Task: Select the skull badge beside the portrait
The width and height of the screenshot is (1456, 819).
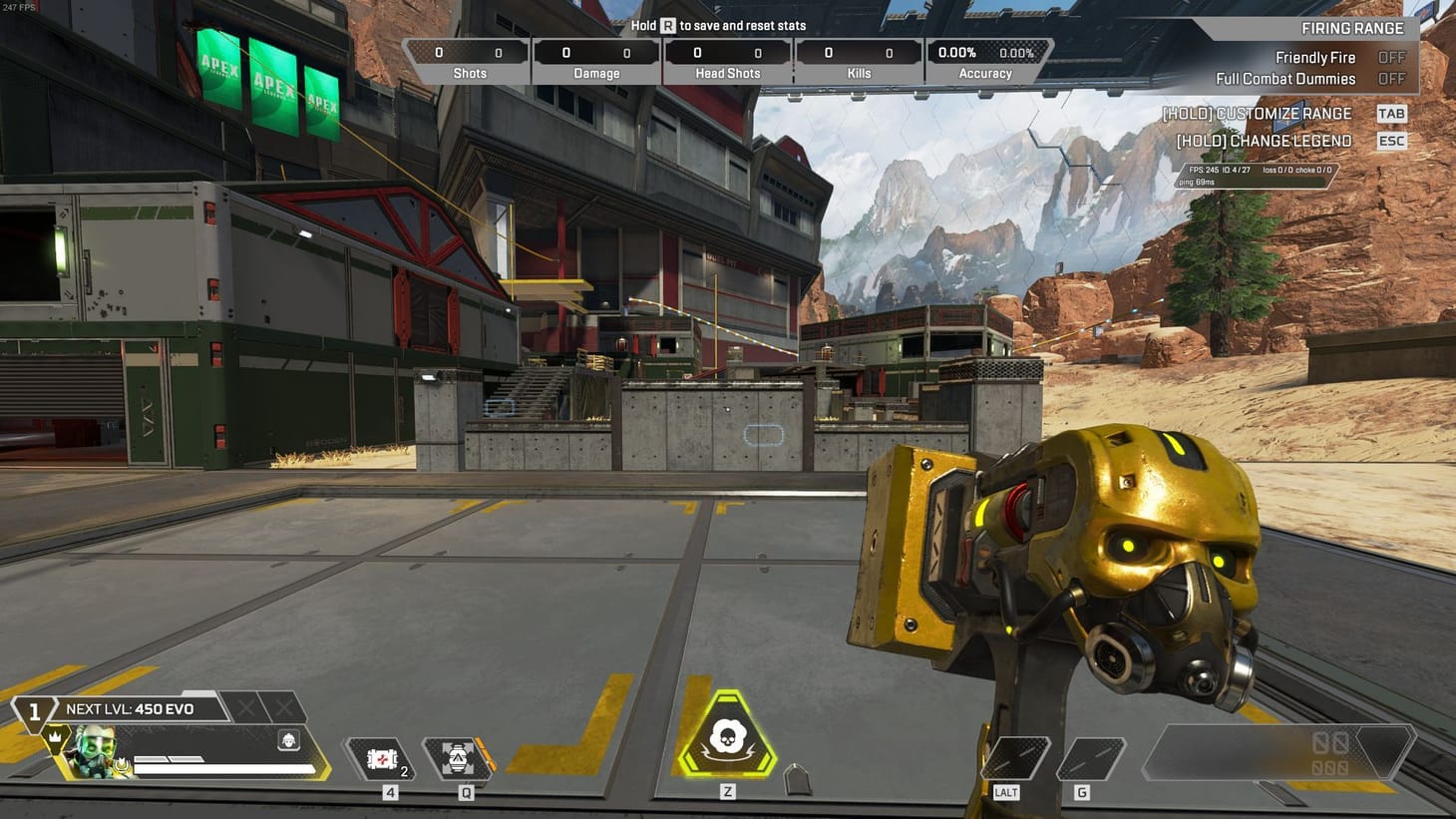Action: coord(287,741)
